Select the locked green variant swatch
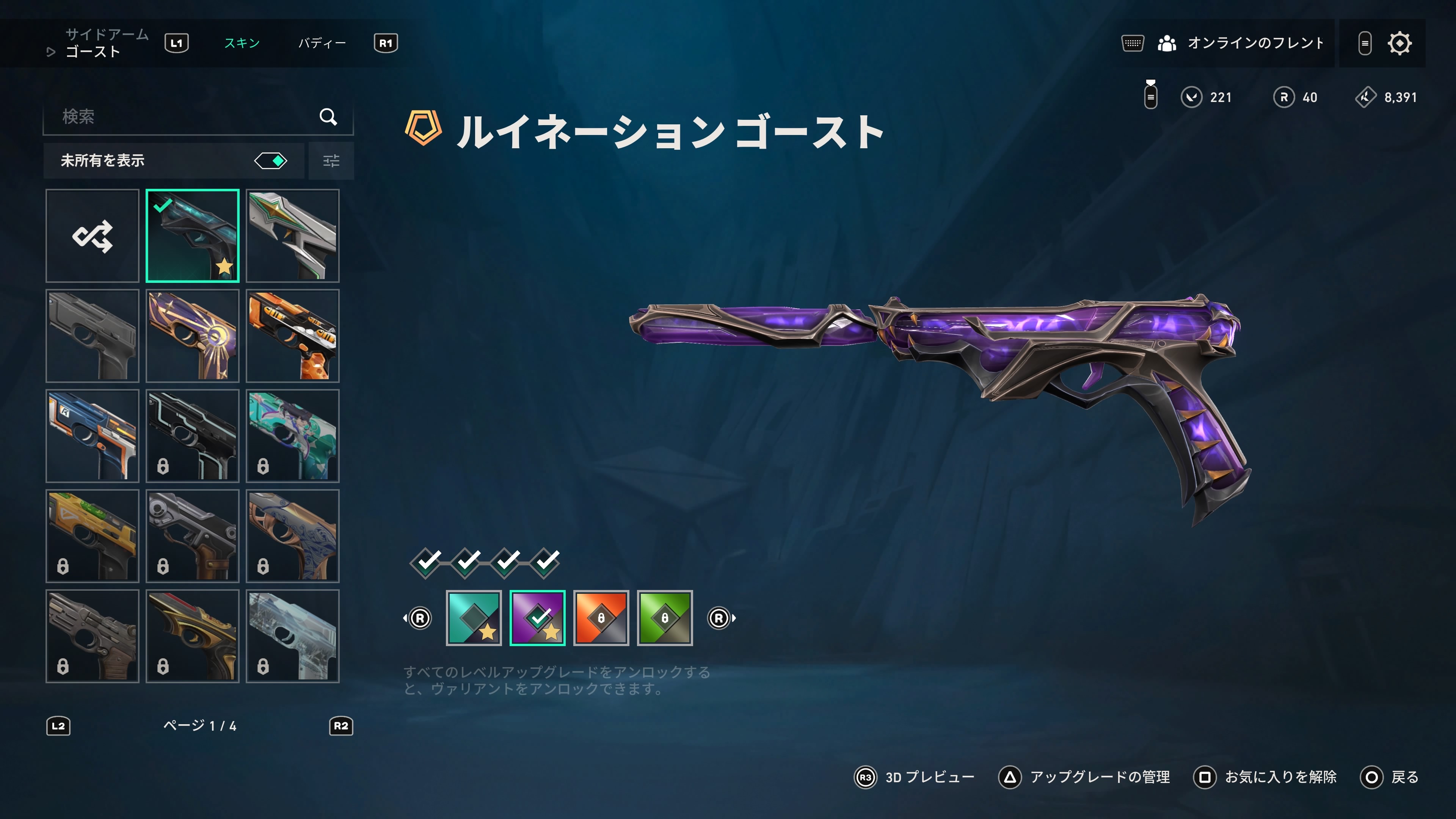Viewport: 1456px width, 819px height. click(x=665, y=618)
